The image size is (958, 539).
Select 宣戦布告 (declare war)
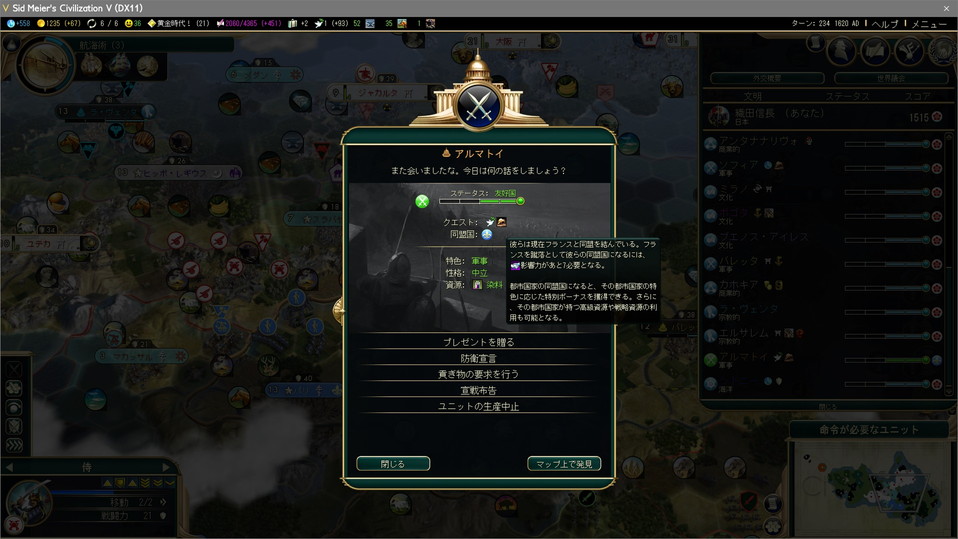coord(478,390)
